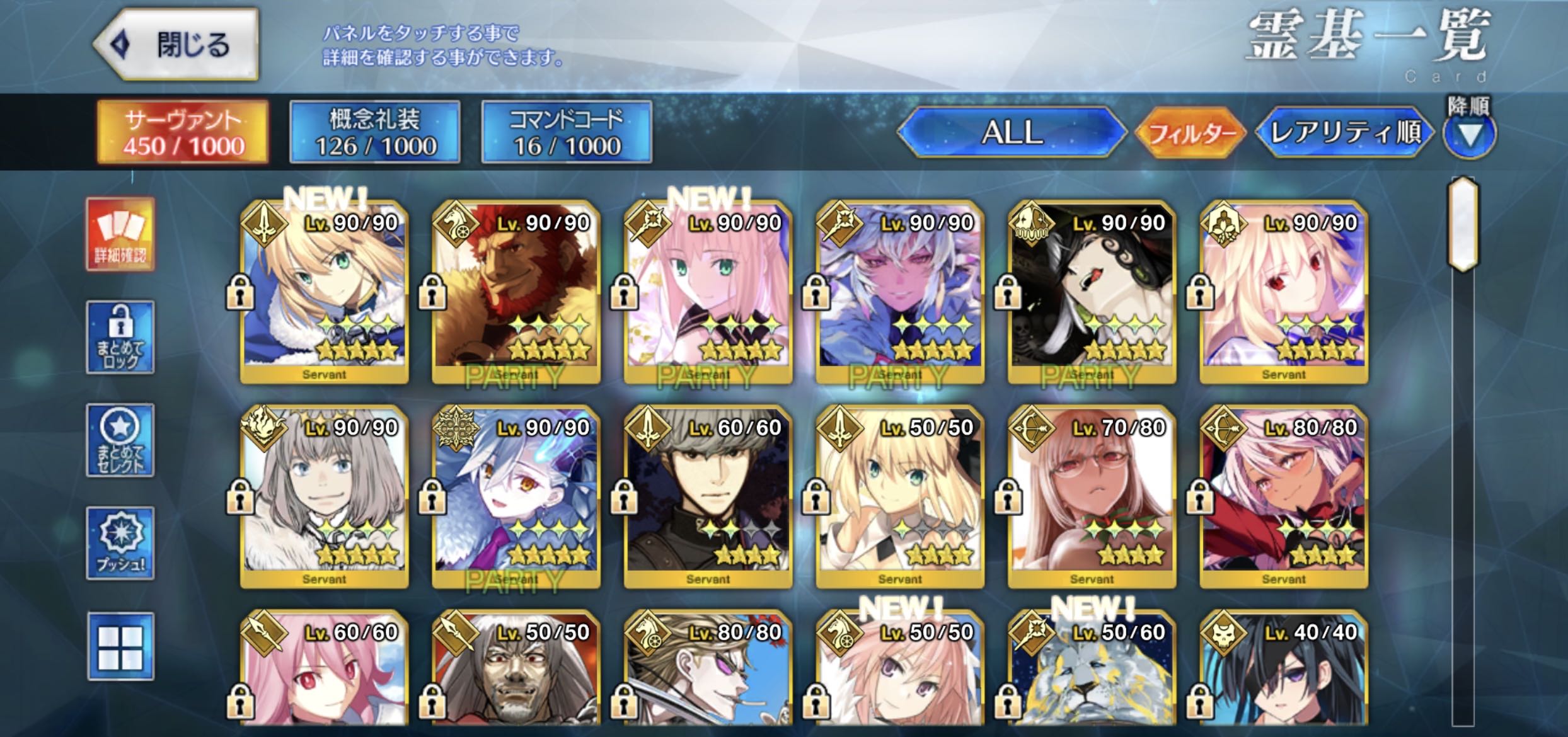The height and width of the screenshot is (737, 1568).
Task: Activate 詳細確認 mode
Action: click(x=120, y=234)
